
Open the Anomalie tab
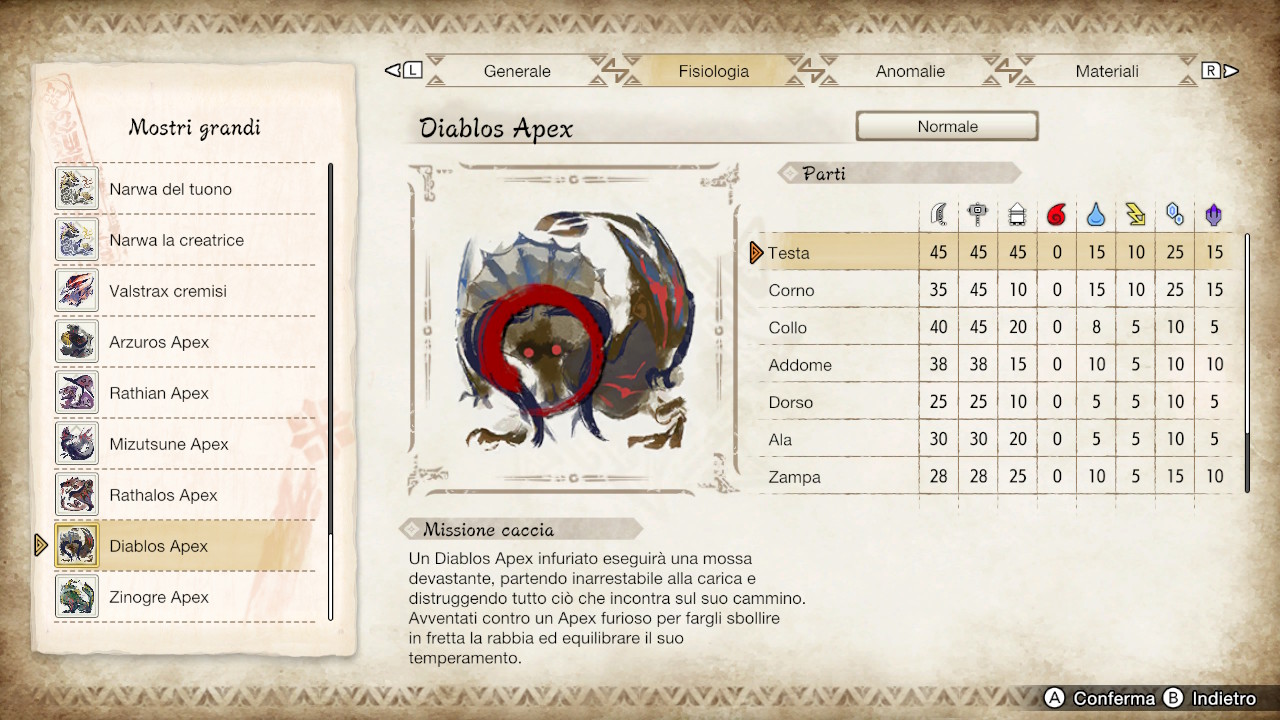coord(910,71)
